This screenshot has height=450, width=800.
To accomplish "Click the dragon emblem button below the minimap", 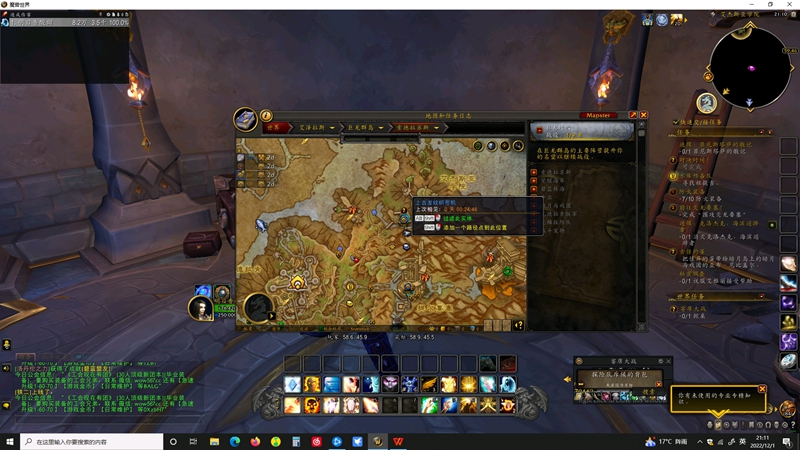I will point(706,102).
